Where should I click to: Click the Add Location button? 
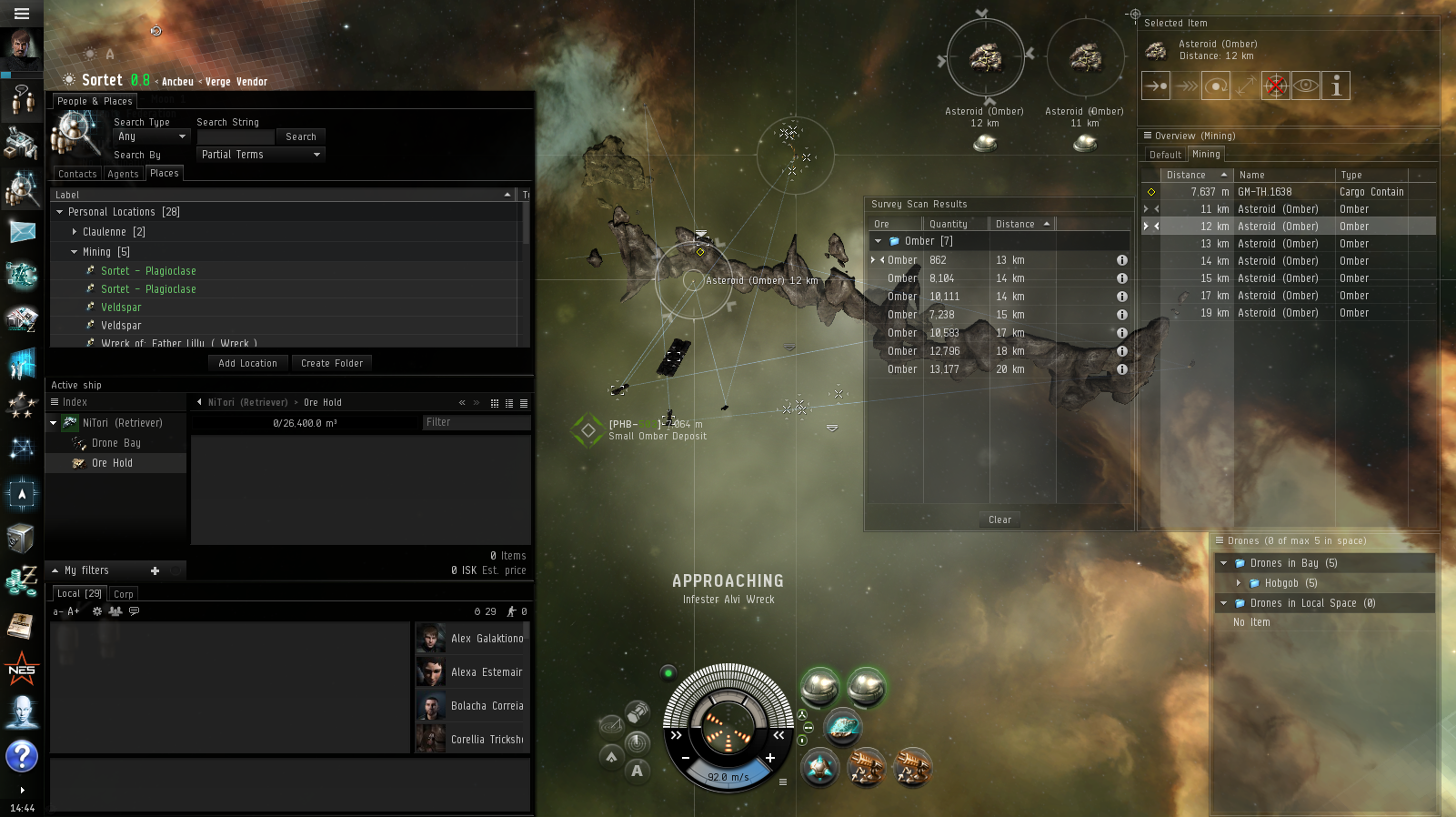click(x=247, y=363)
